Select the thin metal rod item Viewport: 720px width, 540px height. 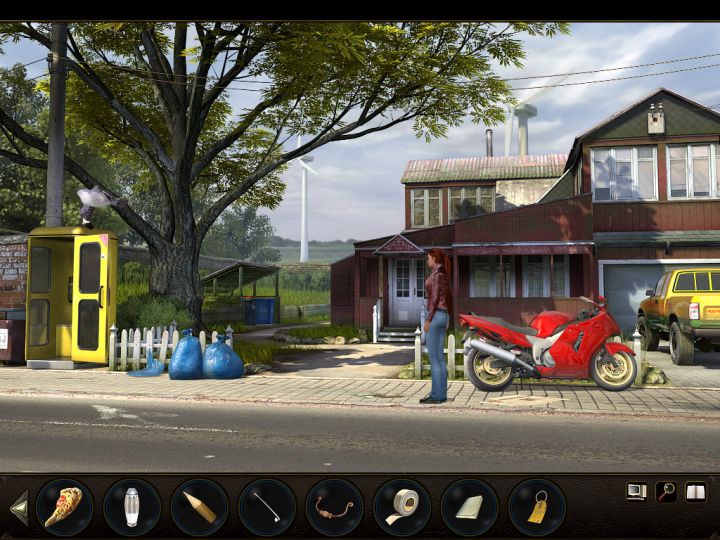coord(266,507)
